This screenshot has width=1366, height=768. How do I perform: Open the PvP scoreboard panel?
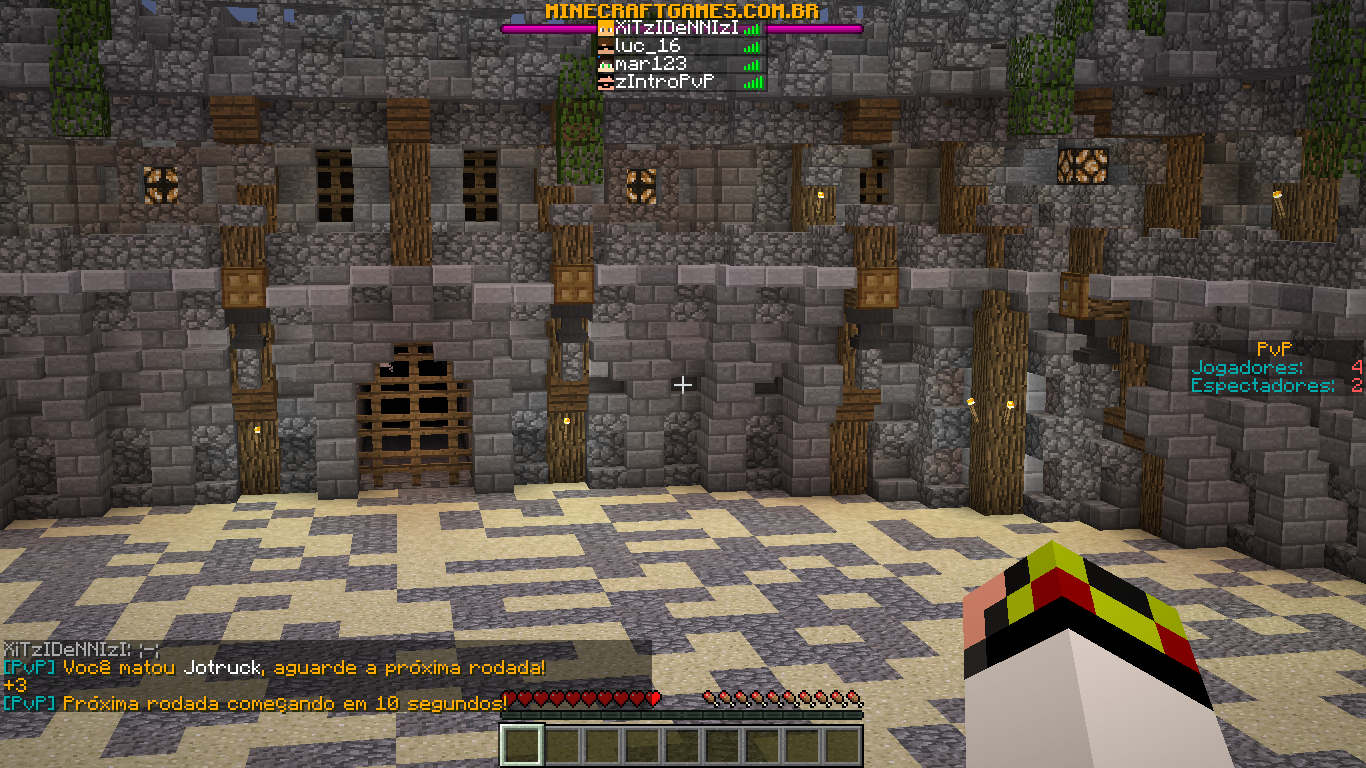tap(1275, 367)
